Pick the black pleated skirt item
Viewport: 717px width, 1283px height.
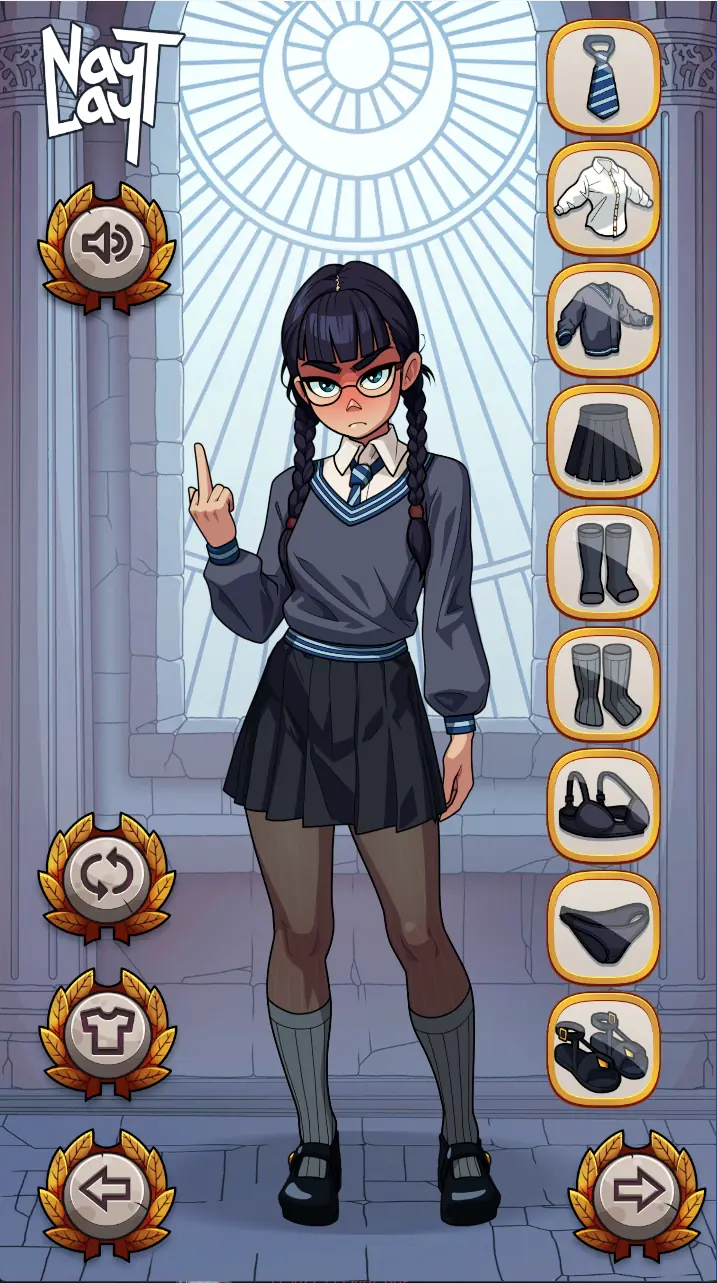(x=604, y=442)
